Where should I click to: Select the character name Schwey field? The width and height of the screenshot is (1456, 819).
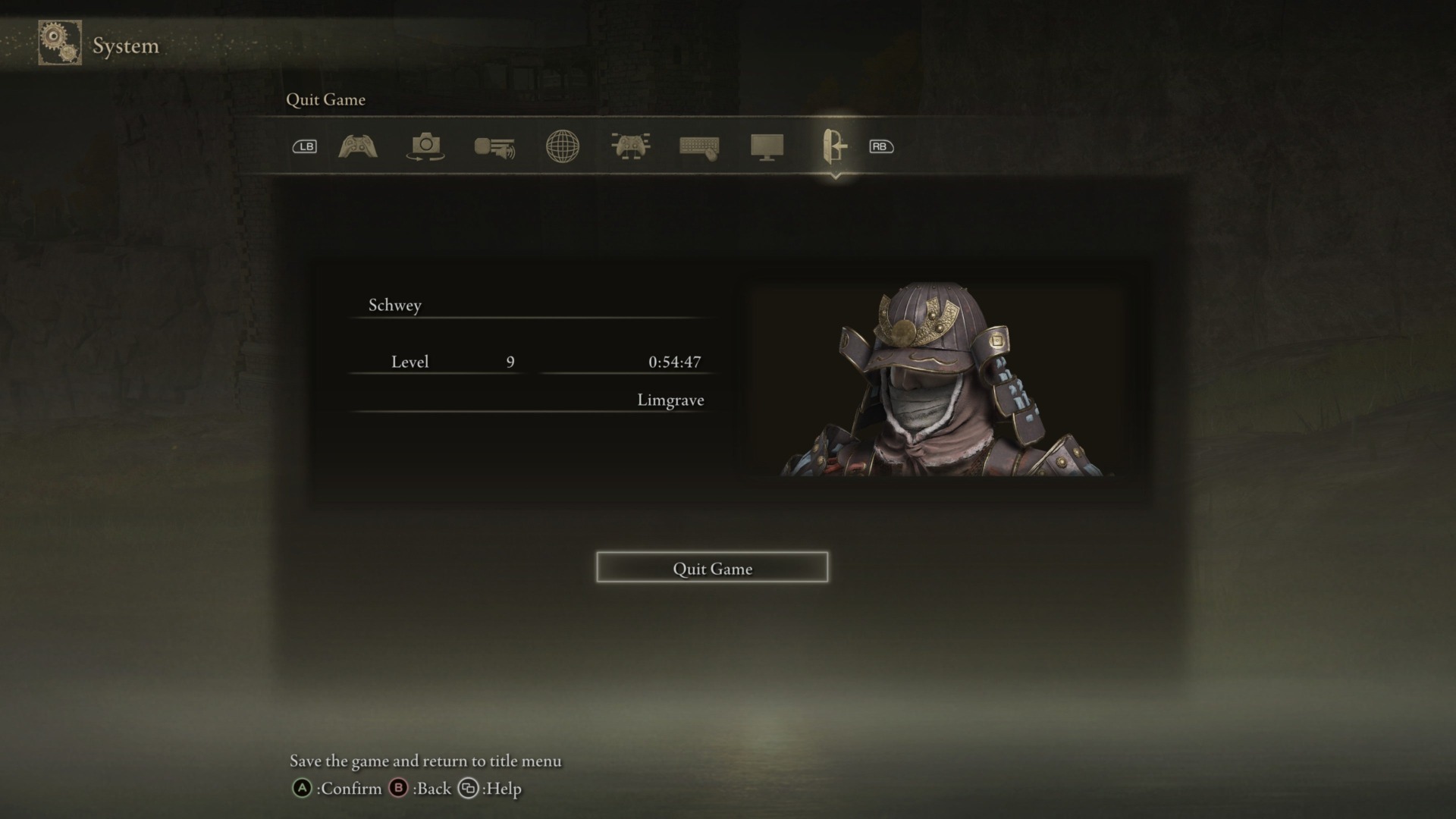click(394, 305)
